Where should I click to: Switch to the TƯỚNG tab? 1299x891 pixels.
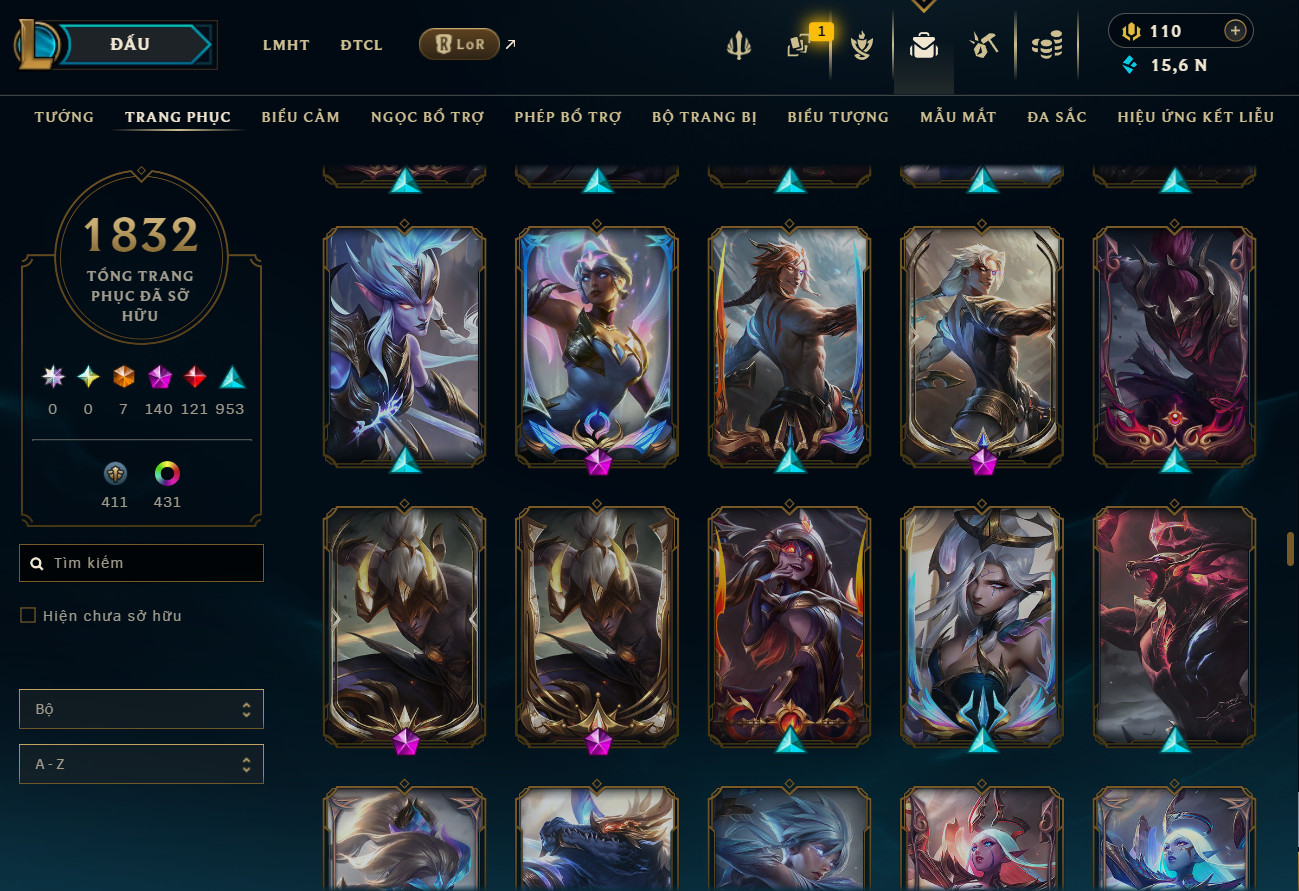click(x=64, y=117)
